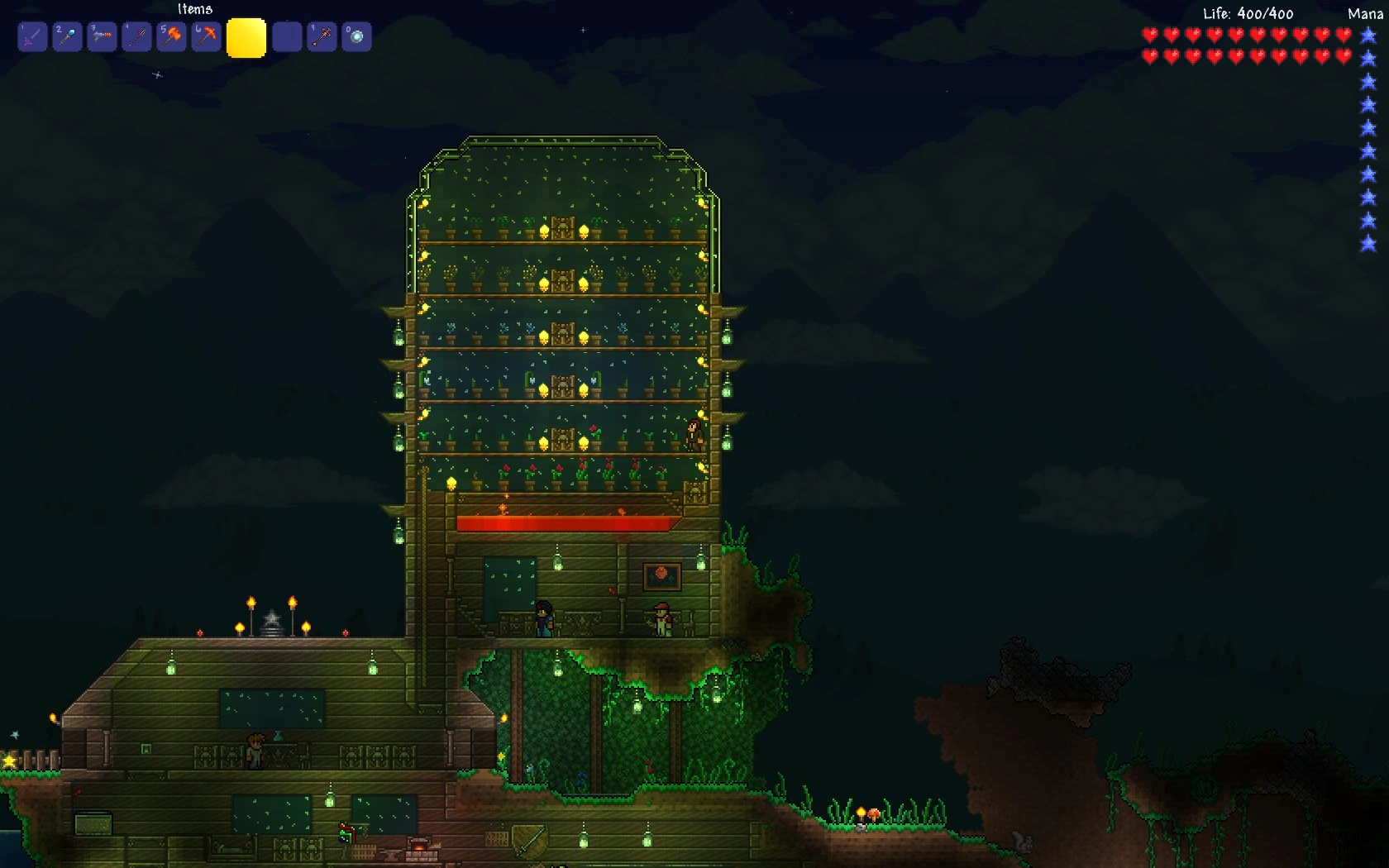Screen dimensions: 1389x868
Task: Select the molten hamaxe in hotbar slot 5
Action: coord(171,36)
